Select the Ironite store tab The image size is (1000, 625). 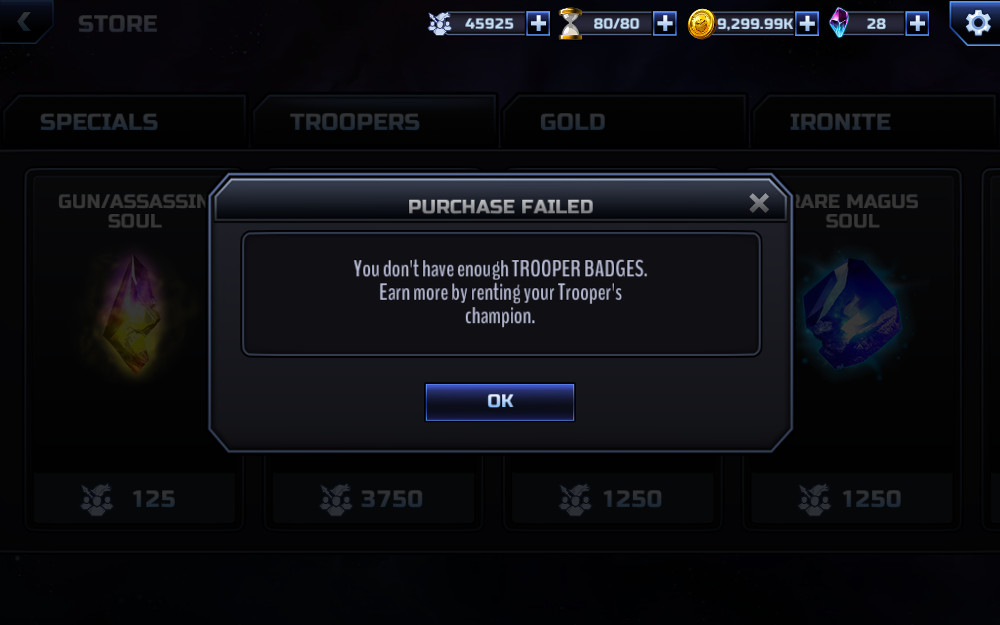coord(840,122)
